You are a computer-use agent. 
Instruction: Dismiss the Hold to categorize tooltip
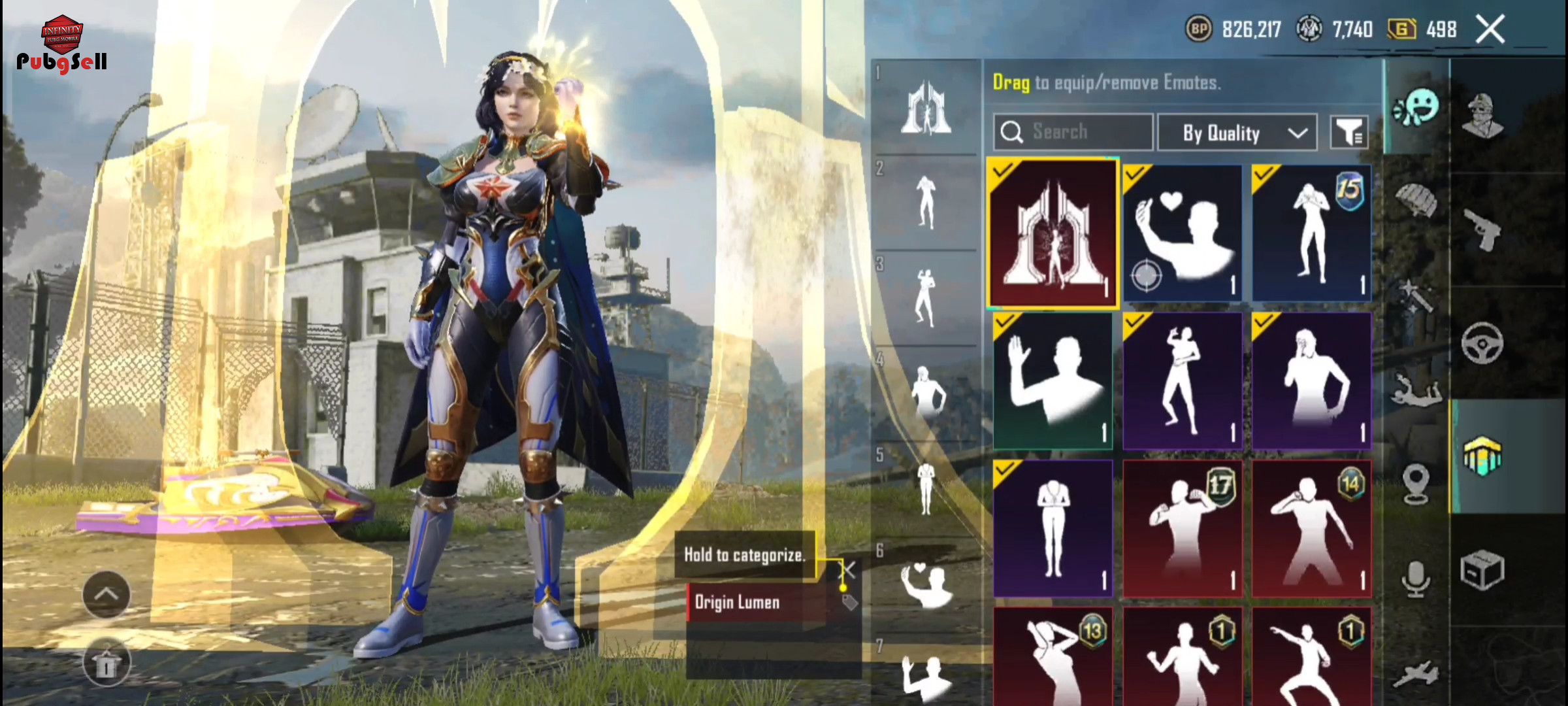point(848,569)
